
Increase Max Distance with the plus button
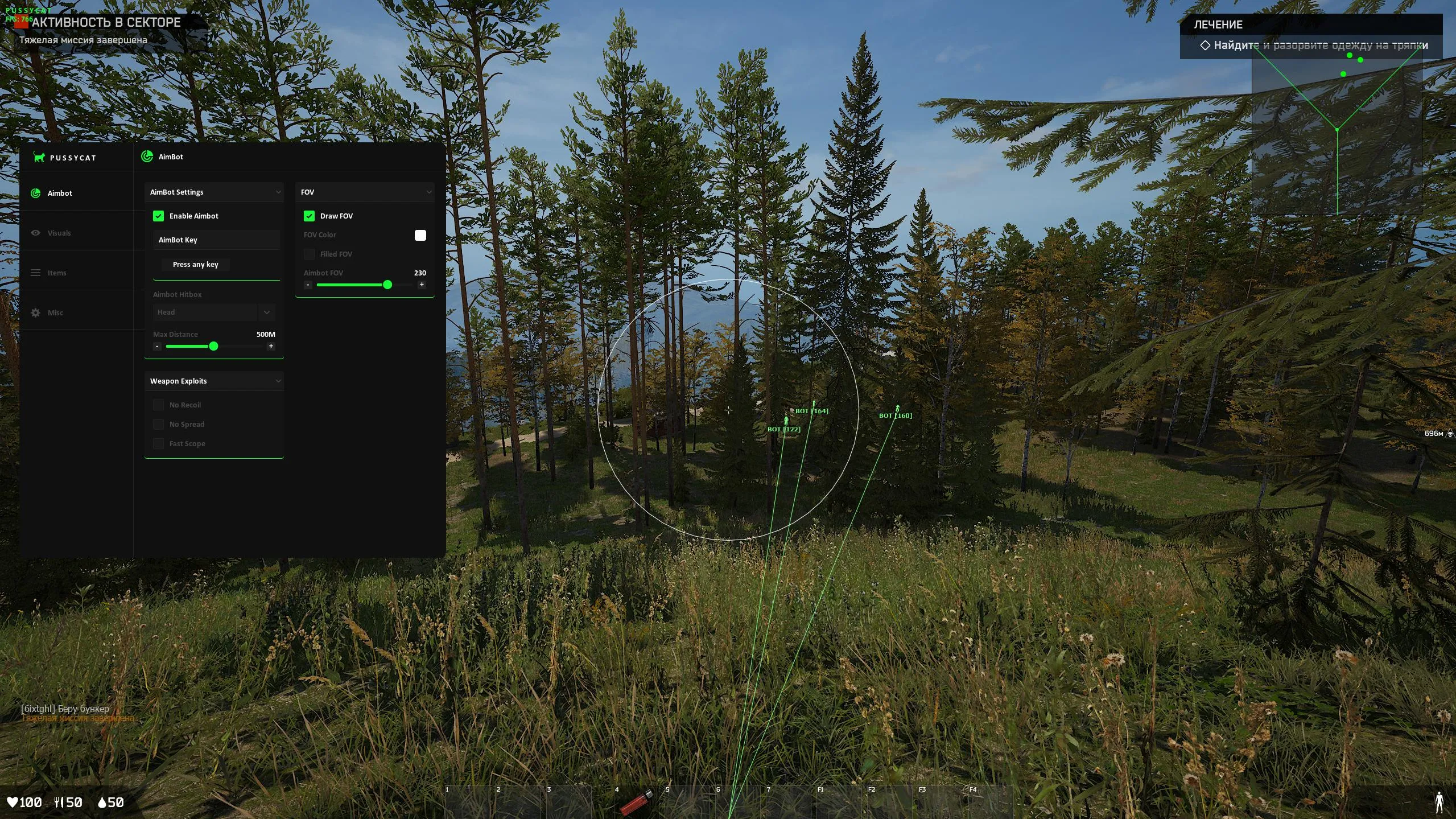271,346
